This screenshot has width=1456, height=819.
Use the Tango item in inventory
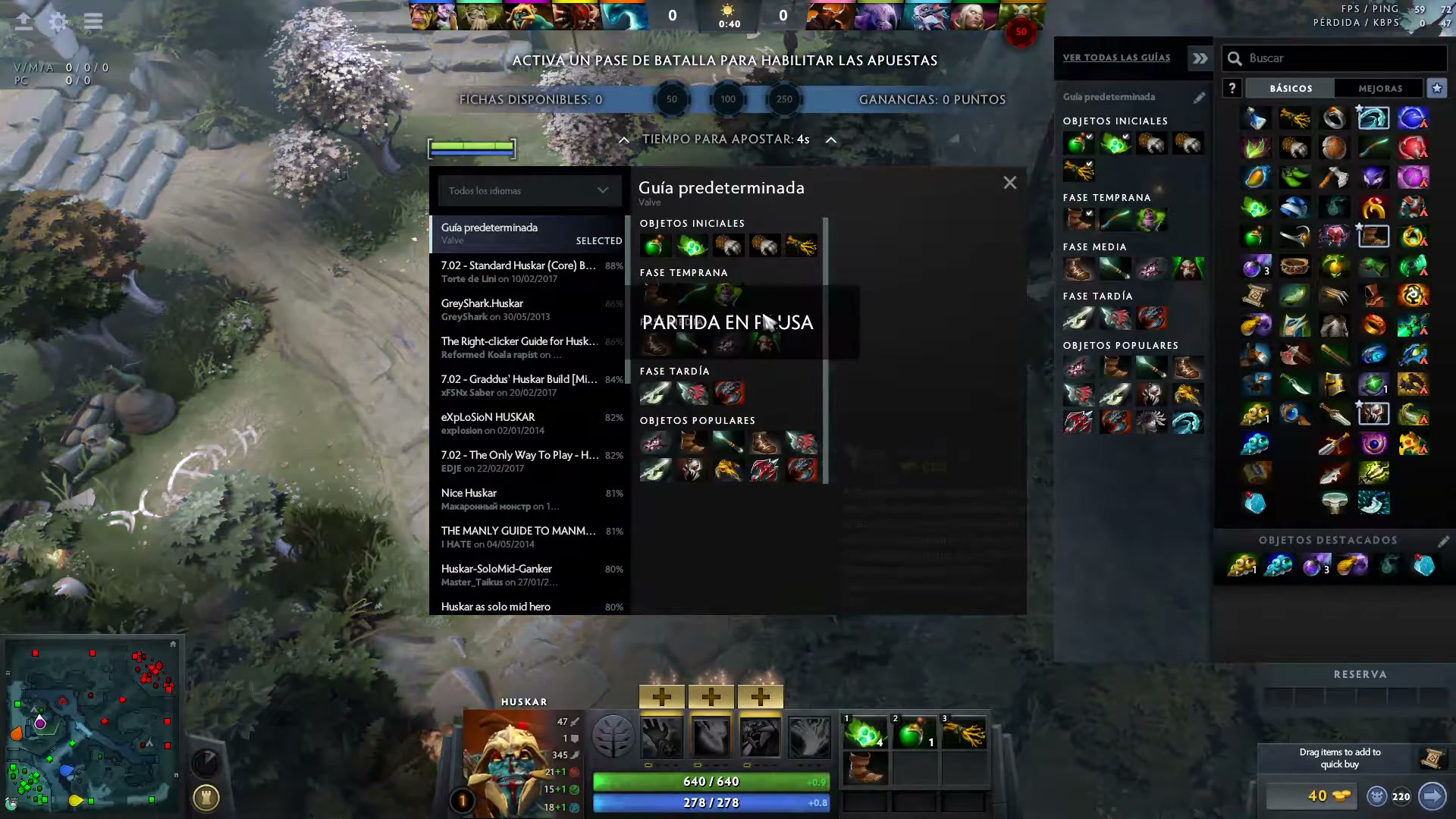click(x=865, y=734)
